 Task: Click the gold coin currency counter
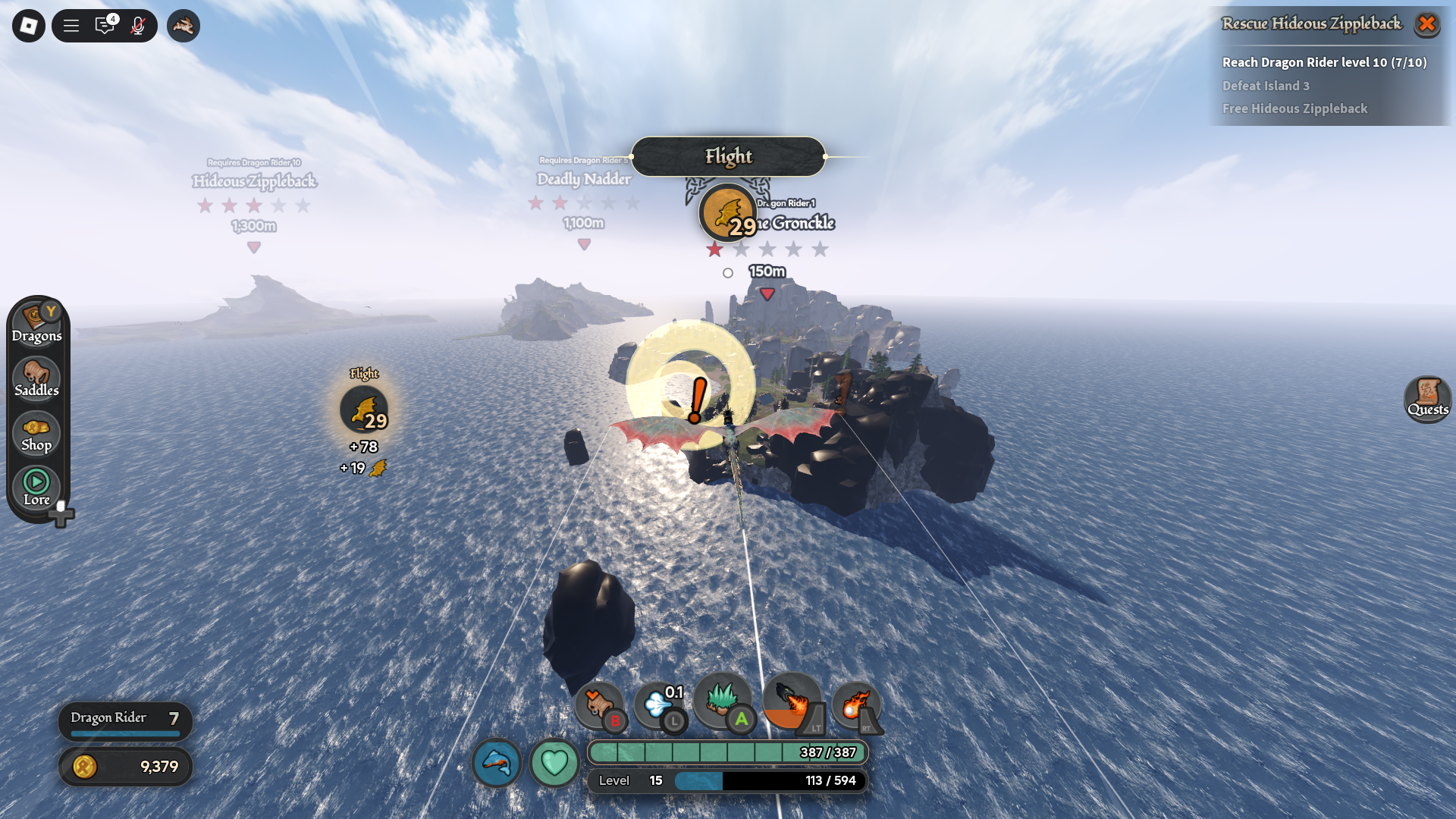pyautogui.click(x=125, y=767)
